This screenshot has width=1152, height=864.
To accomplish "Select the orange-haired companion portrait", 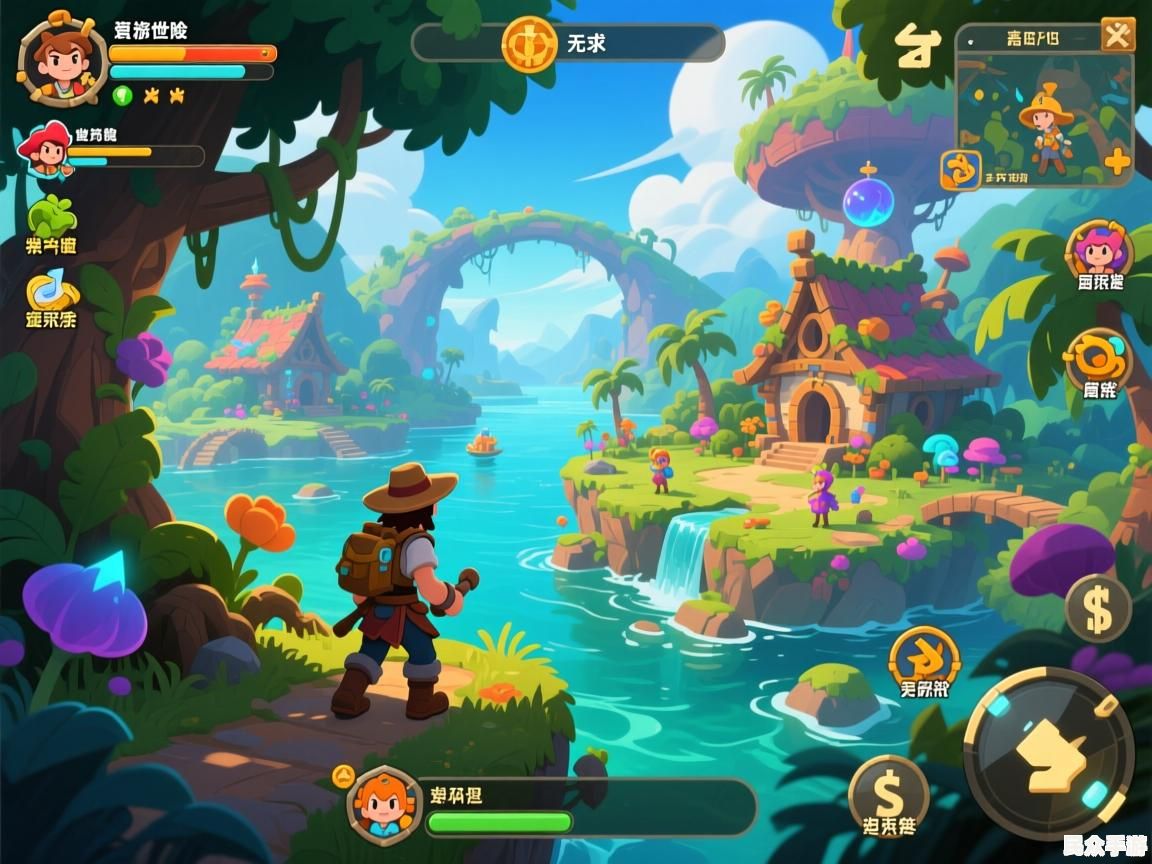I will [x=382, y=803].
